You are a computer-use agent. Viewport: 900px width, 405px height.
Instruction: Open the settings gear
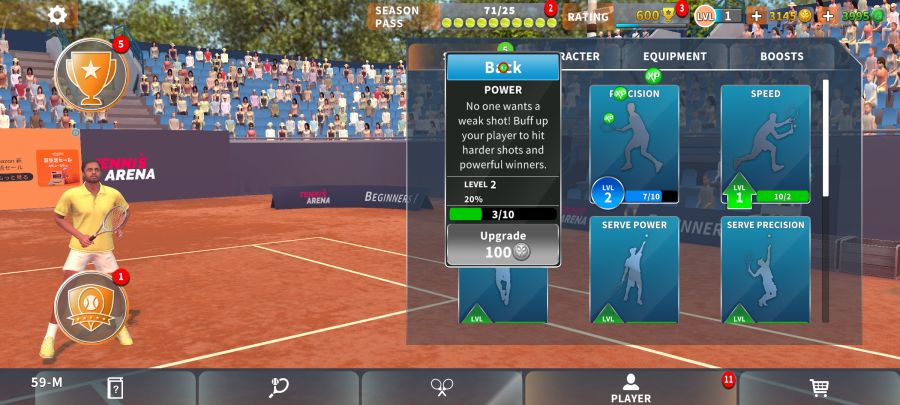(58, 15)
